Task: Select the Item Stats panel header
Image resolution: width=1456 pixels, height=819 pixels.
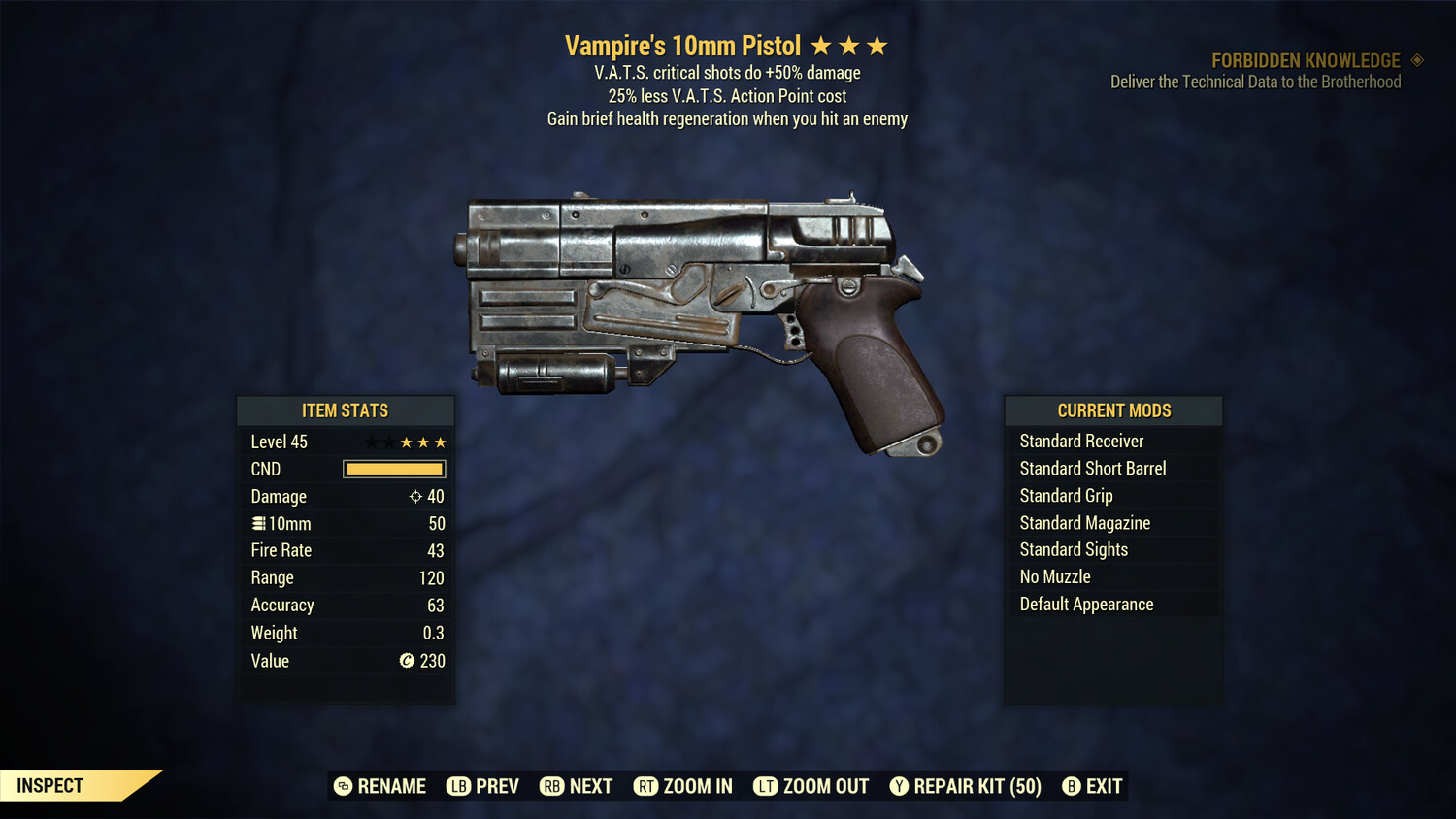Action: tap(345, 410)
